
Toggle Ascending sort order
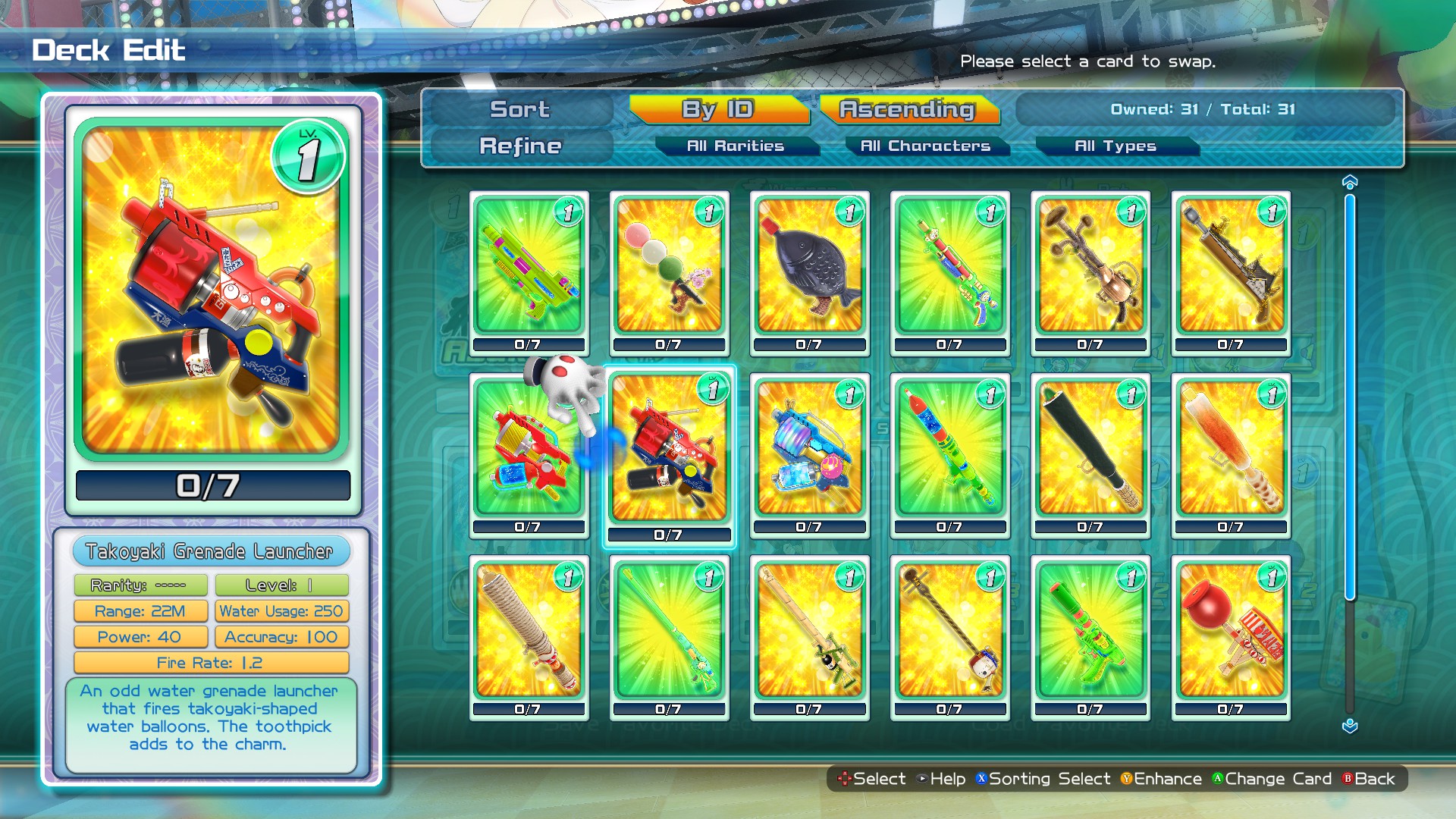(907, 109)
